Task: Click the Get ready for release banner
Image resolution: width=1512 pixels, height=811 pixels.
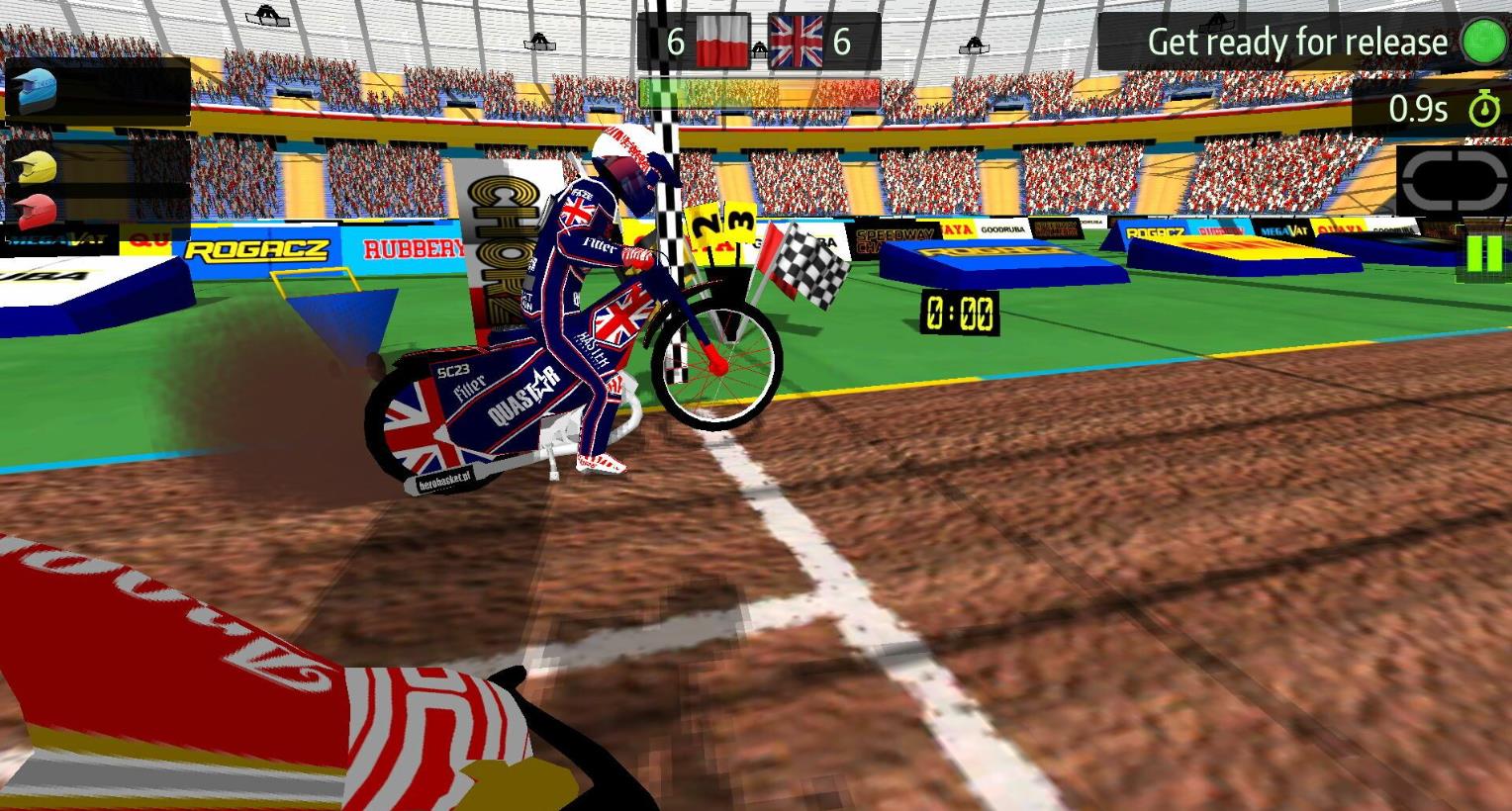Action: (x=1296, y=43)
